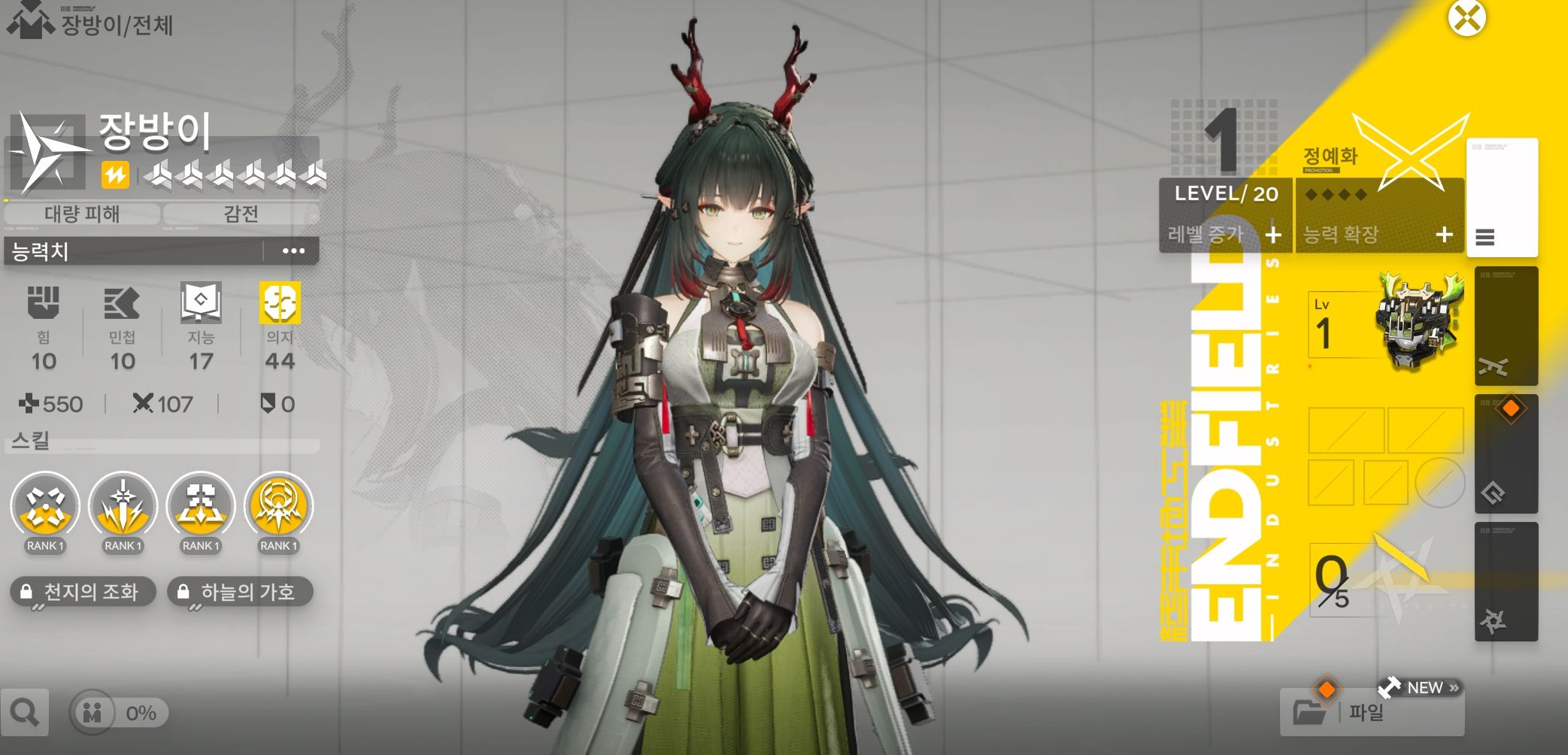Open the 능력 확장 ability expansion
1568x755 pixels.
tap(1378, 235)
